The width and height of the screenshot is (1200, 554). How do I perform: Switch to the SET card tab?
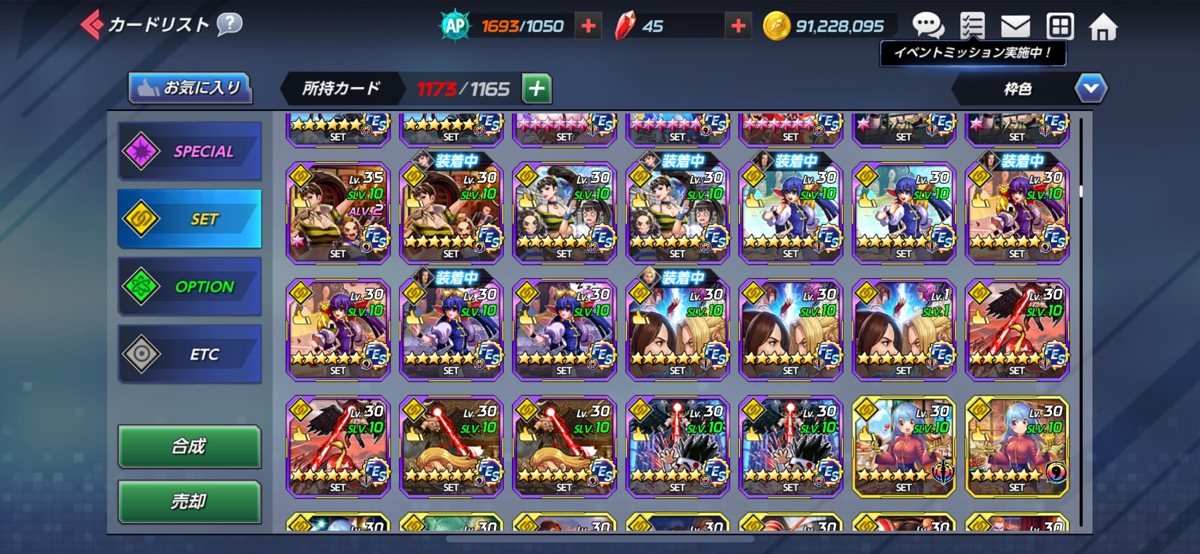pyautogui.click(x=190, y=219)
